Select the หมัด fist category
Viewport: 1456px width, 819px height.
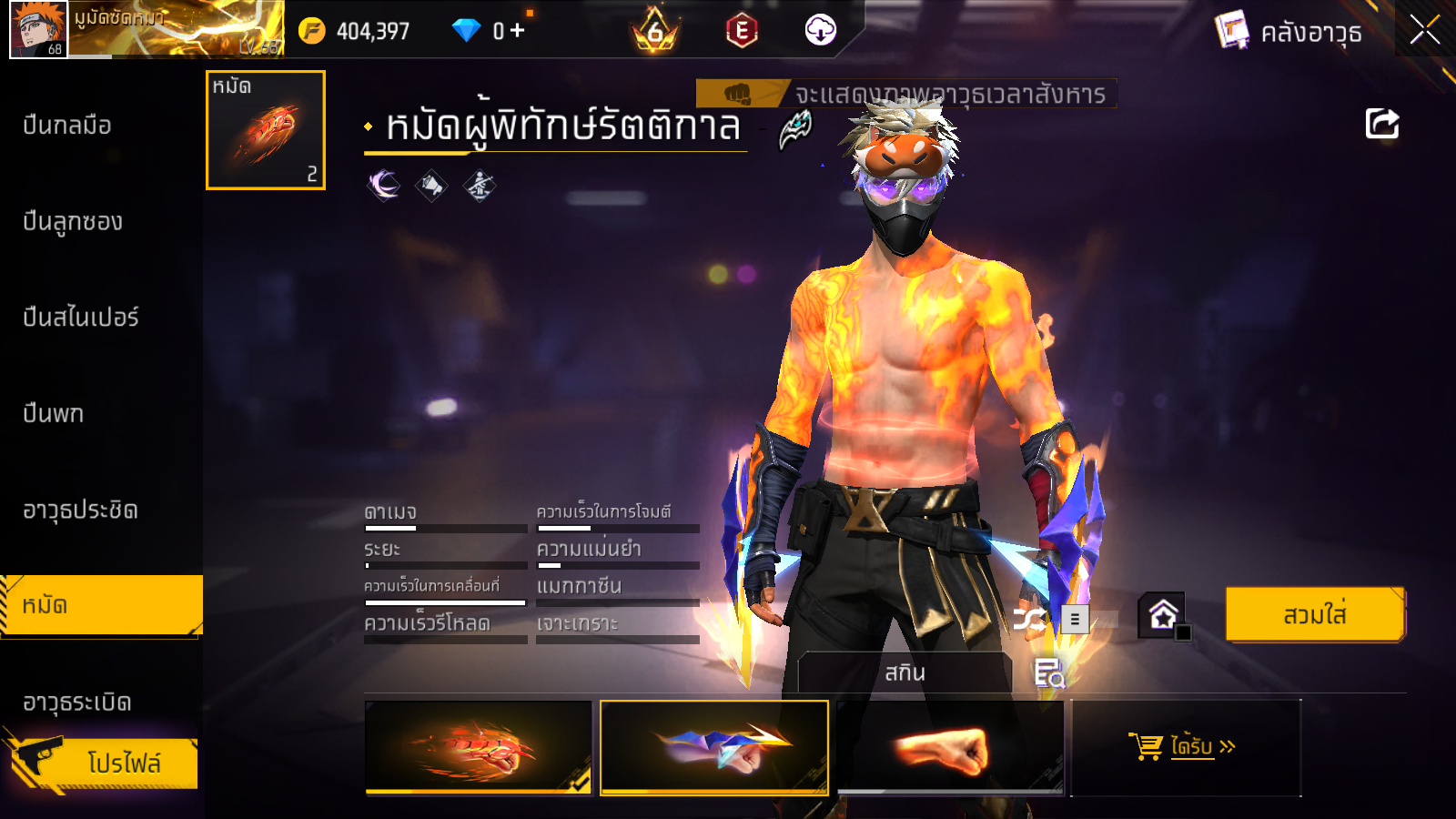(100, 605)
